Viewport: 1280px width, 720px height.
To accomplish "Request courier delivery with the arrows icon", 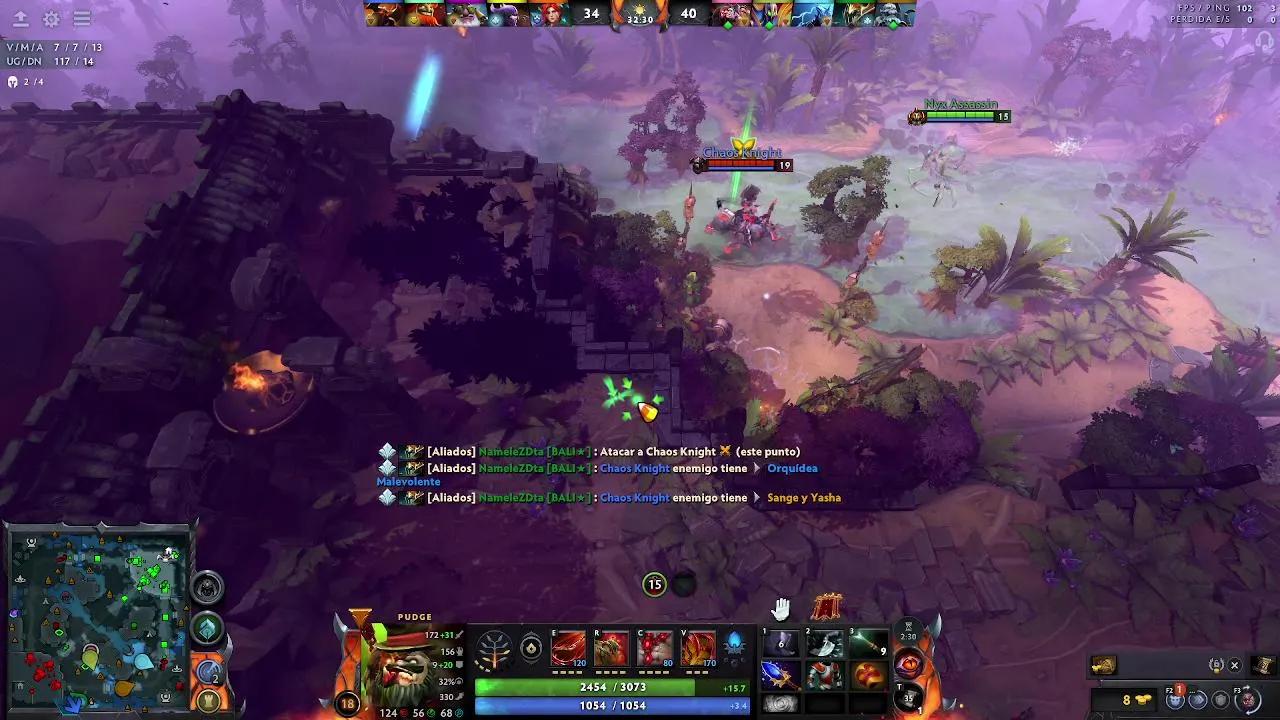I will coord(1198,699).
